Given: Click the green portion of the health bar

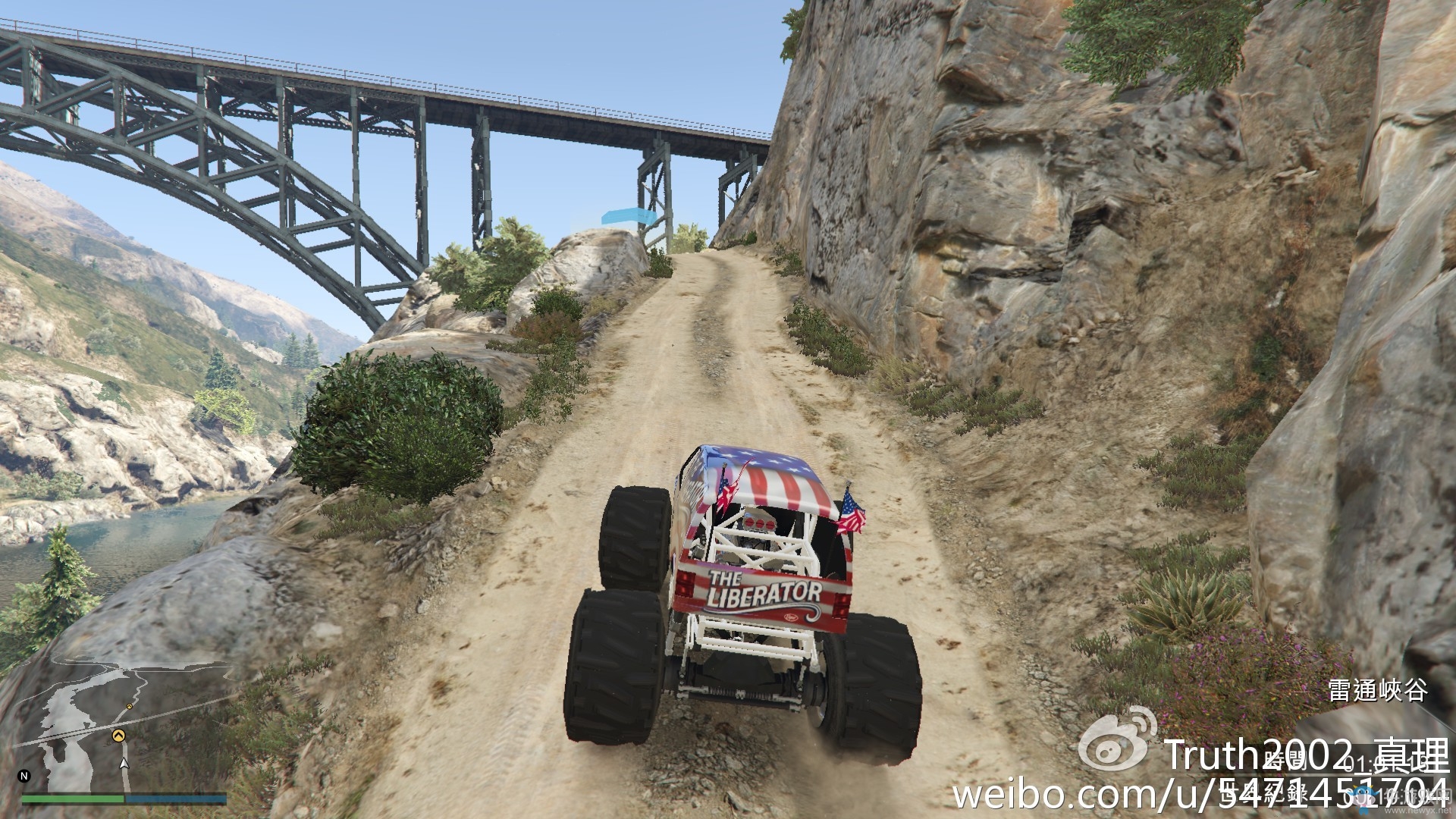Looking at the screenshot, I should [x=73, y=799].
